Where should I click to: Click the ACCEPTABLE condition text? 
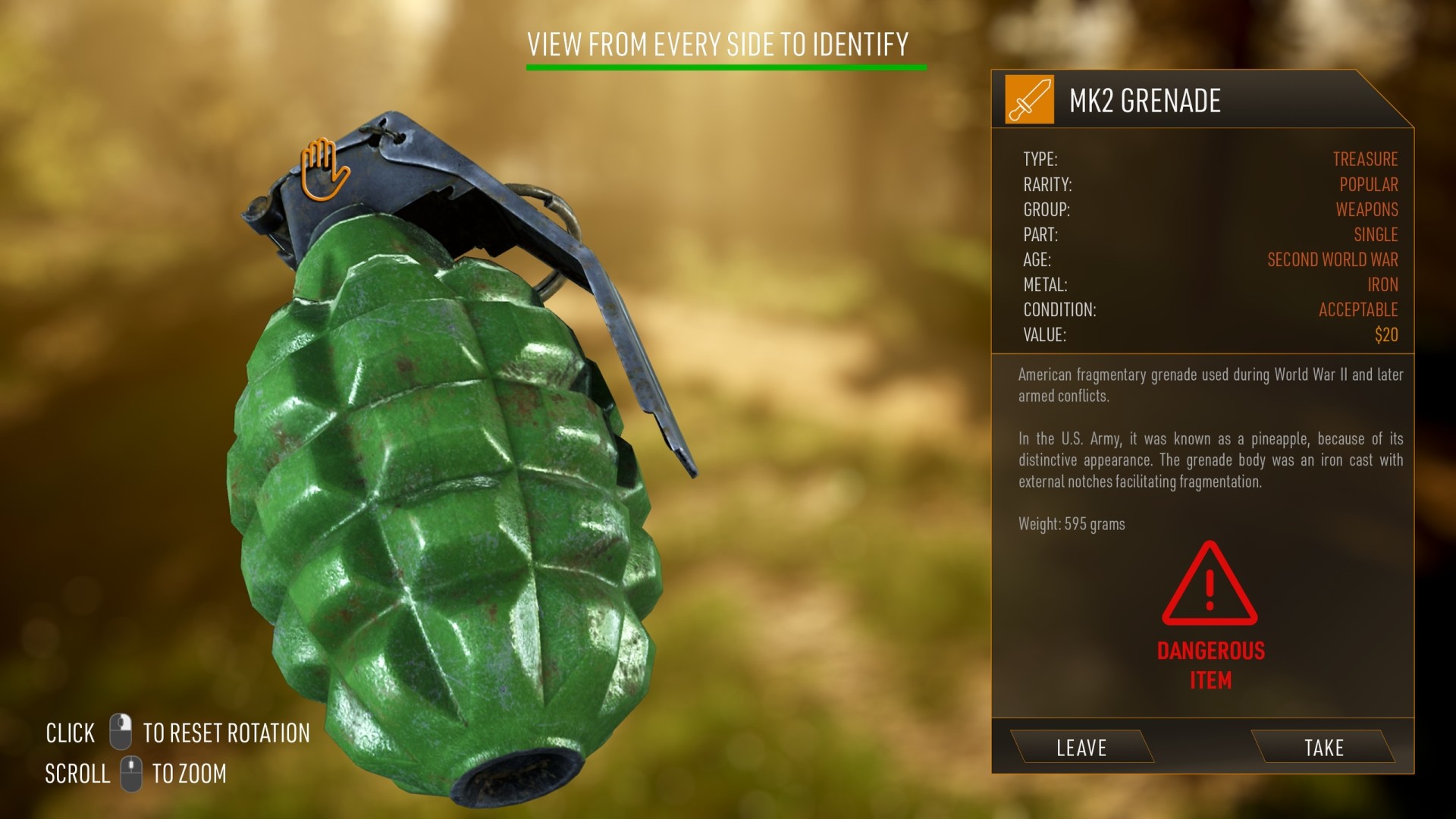coord(1357,309)
